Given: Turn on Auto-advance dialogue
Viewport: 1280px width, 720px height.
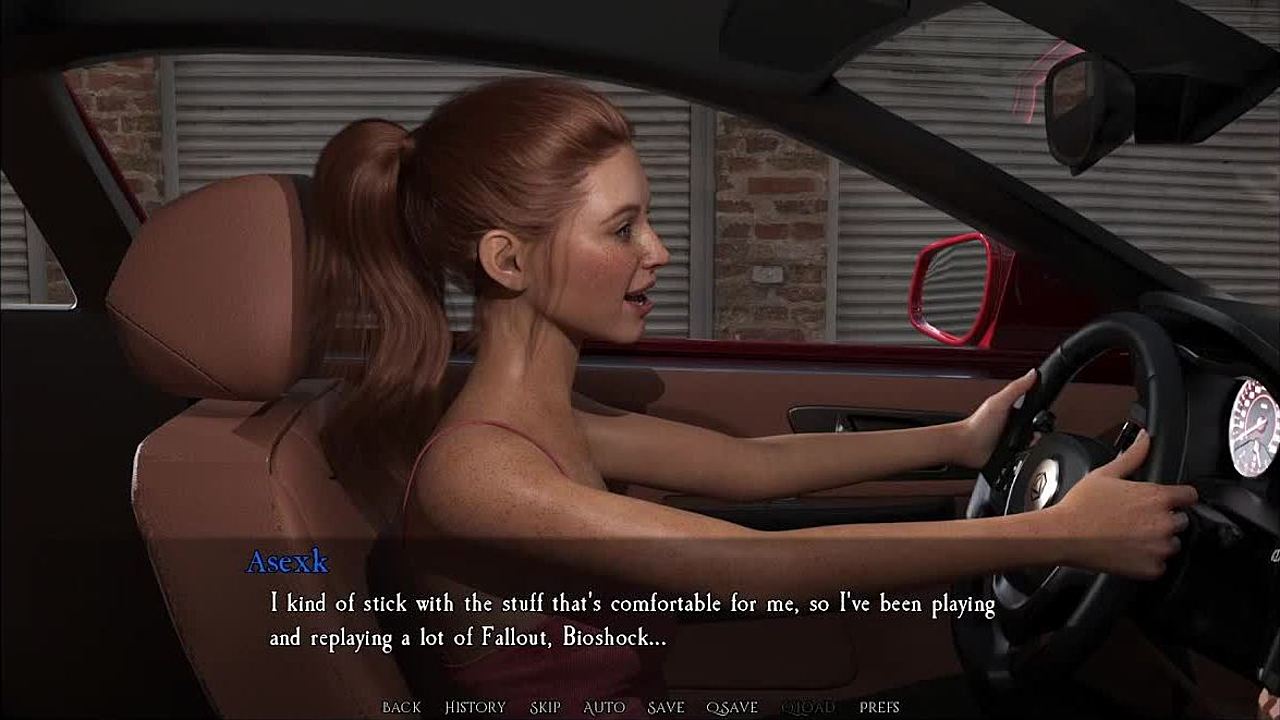Looking at the screenshot, I should point(604,707).
